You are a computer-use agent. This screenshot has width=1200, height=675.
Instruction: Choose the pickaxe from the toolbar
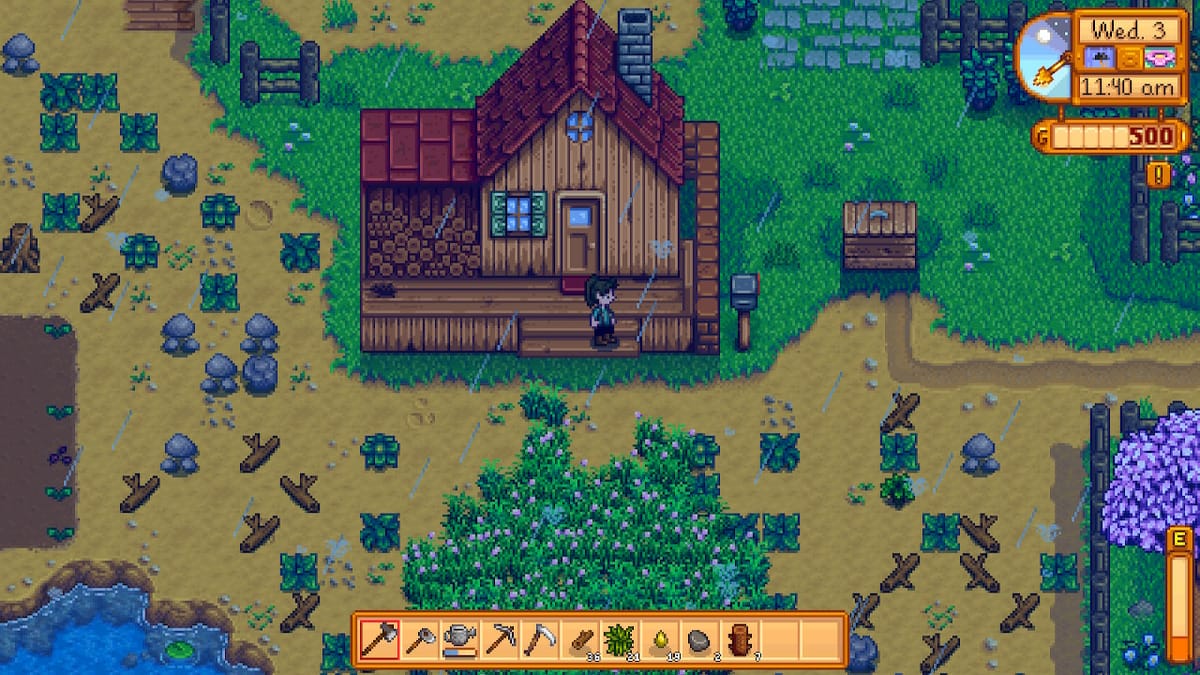pos(499,639)
